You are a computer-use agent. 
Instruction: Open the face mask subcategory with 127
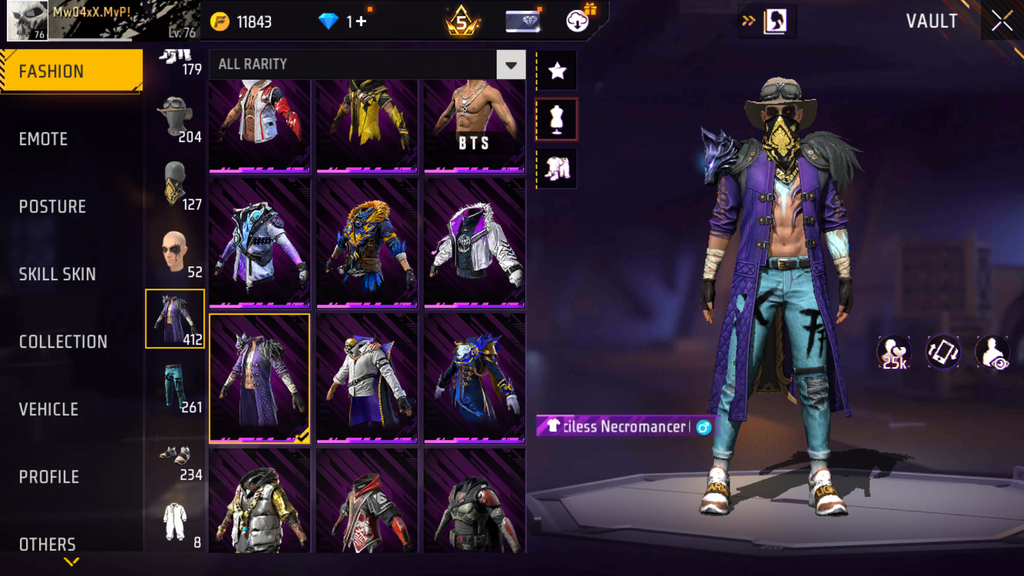tap(176, 185)
